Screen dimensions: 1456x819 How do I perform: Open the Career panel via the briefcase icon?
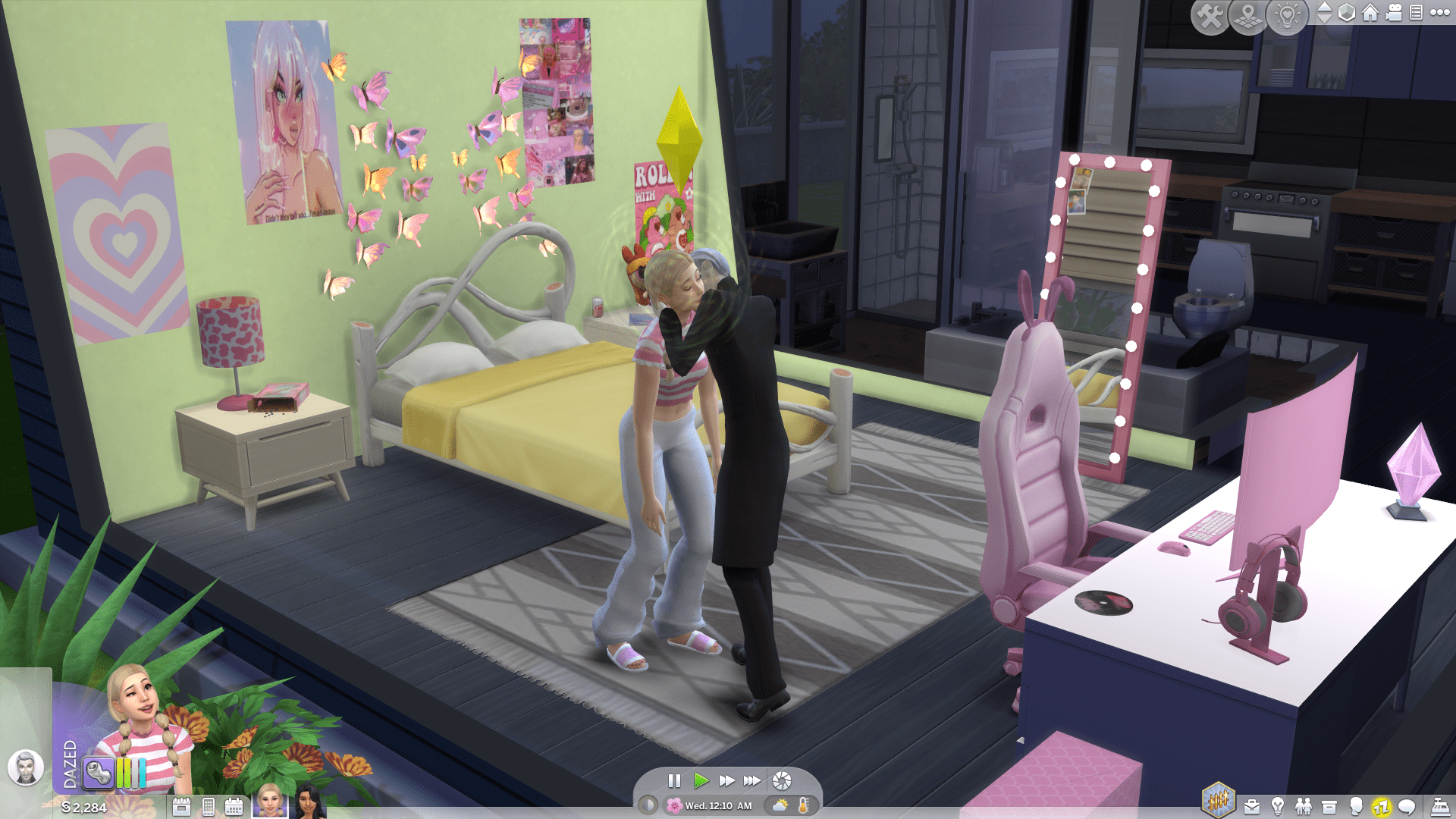(x=1251, y=806)
